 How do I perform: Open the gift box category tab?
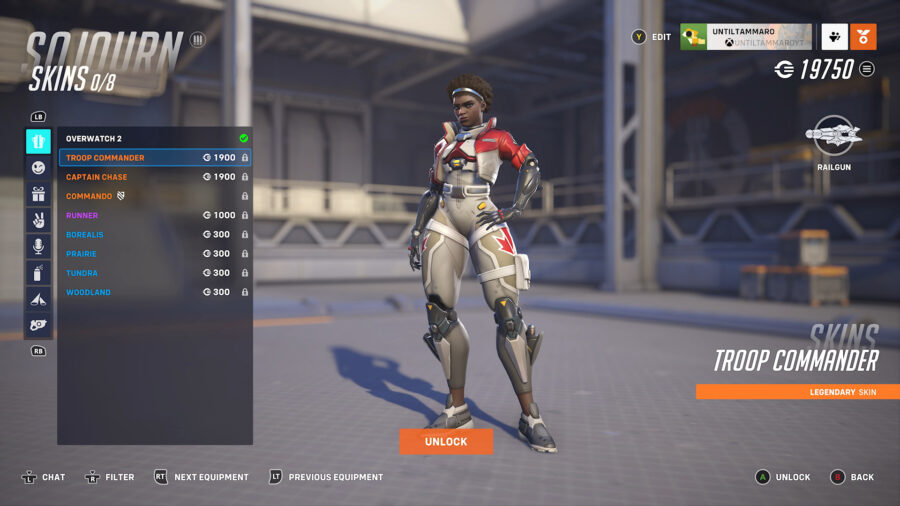pos(38,194)
